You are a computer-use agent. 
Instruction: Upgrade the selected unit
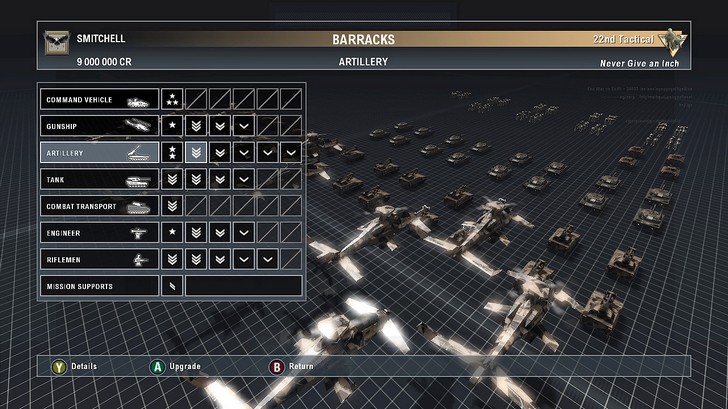coord(157,366)
